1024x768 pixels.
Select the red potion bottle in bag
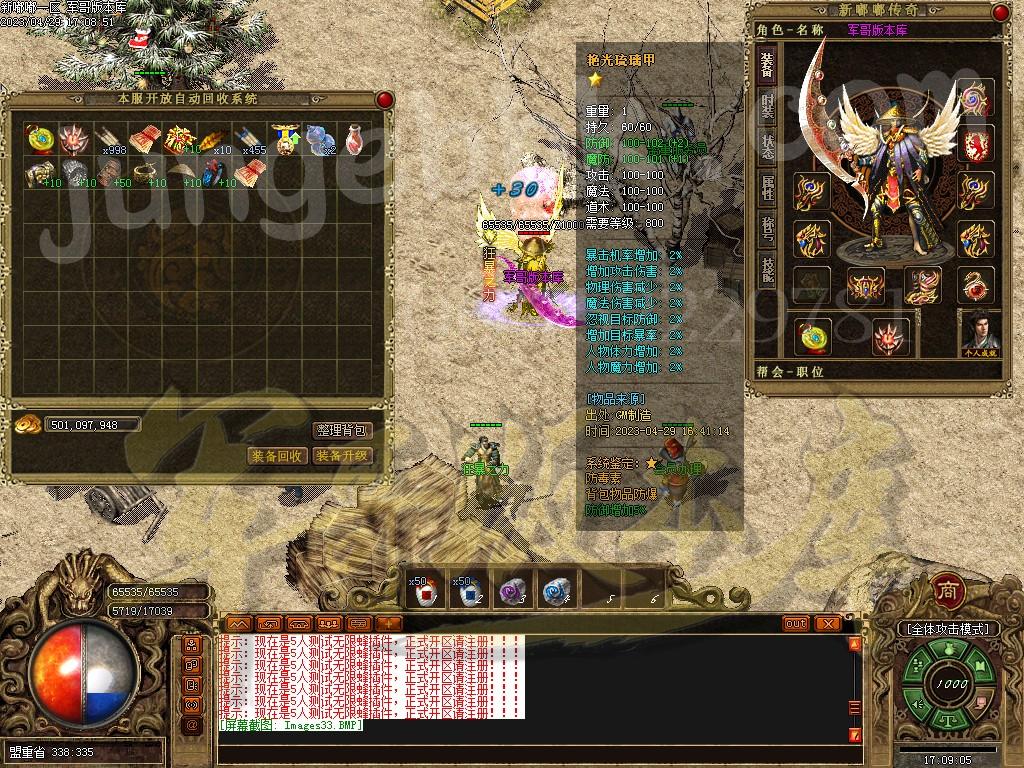coord(355,139)
